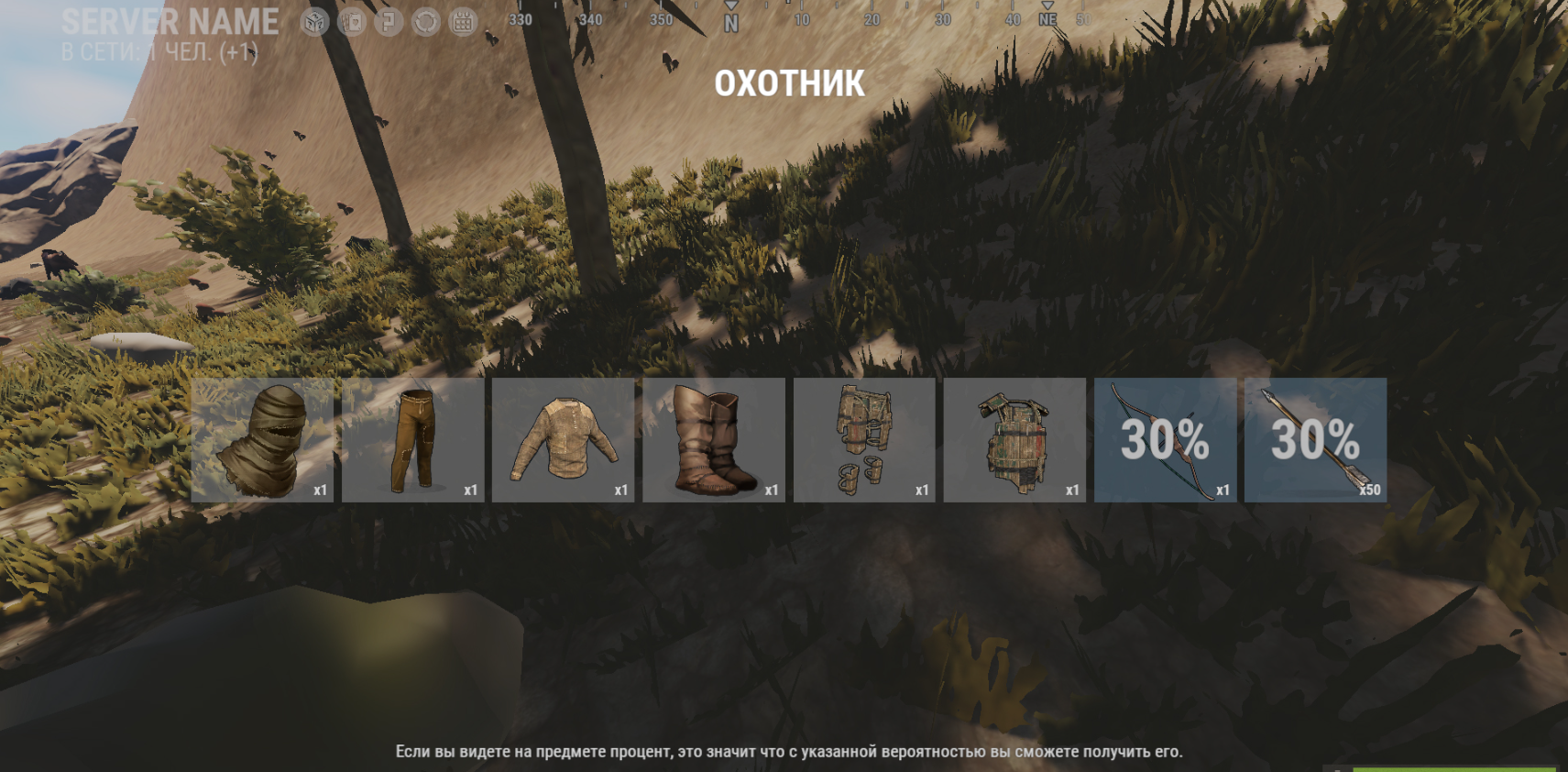The image size is (1568, 772).
Task: Choose the brown pants item slot
Action: point(412,440)
